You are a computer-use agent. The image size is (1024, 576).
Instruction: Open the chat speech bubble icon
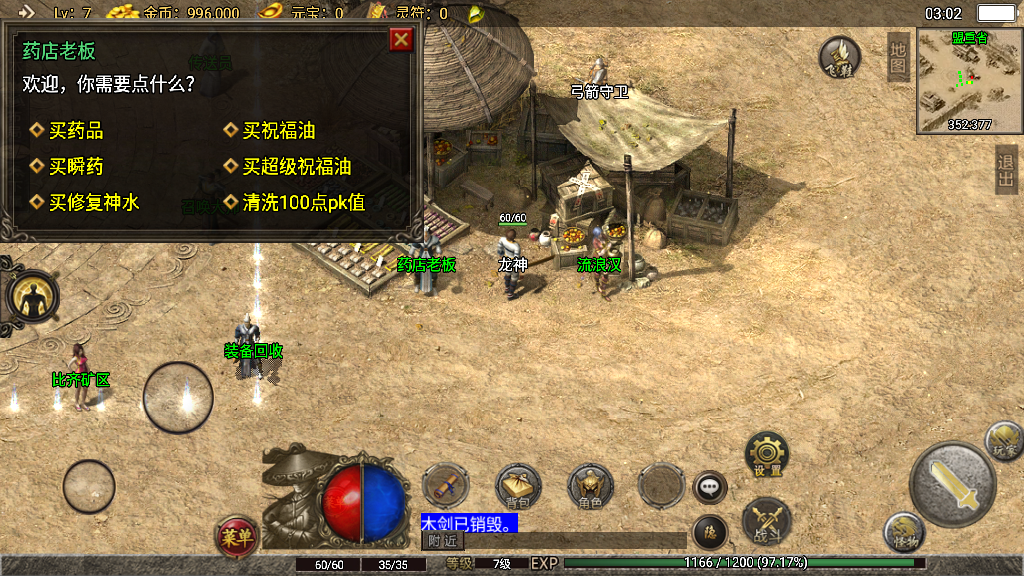coord(710,488)
